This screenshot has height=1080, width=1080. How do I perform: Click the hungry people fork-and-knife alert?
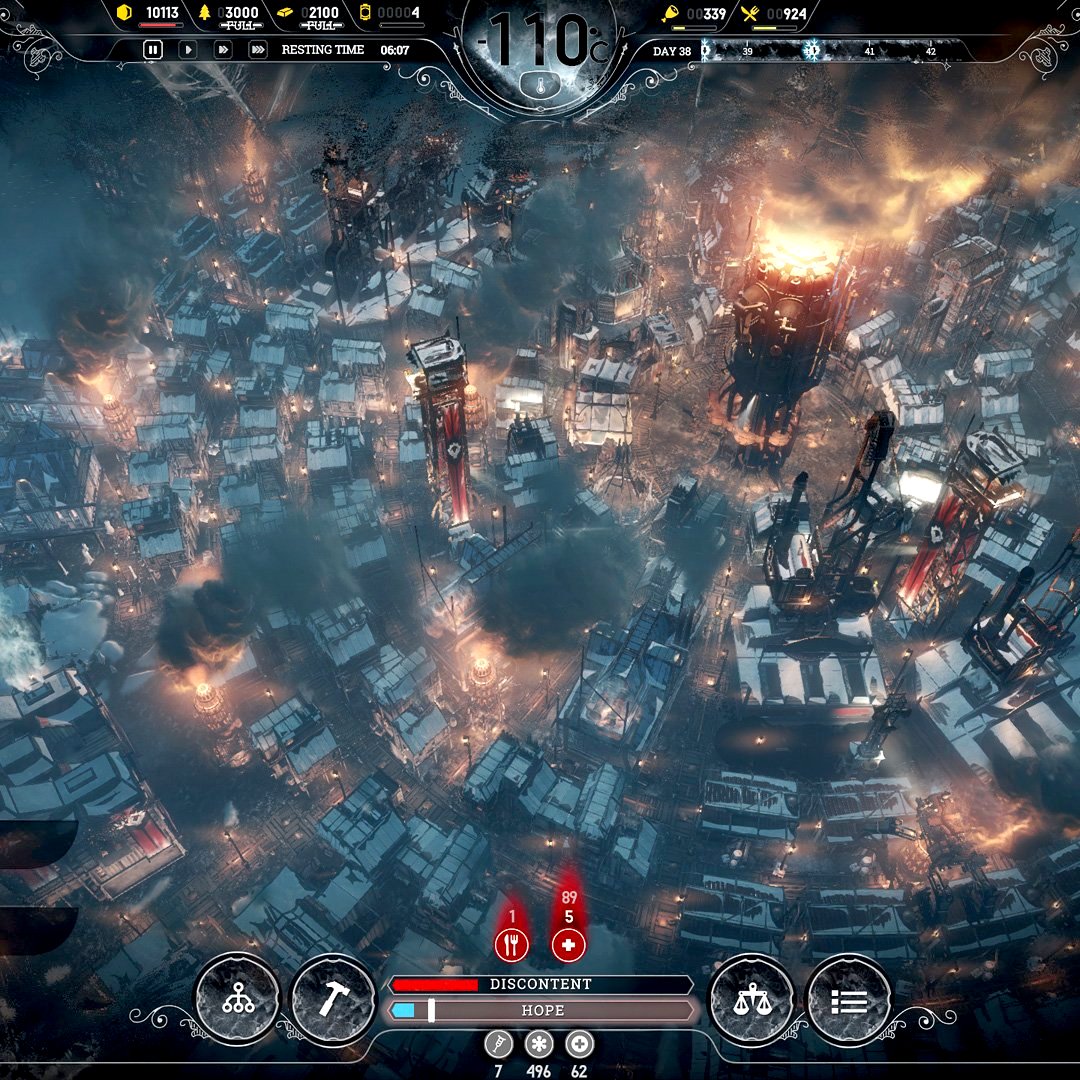pos(512,944)
